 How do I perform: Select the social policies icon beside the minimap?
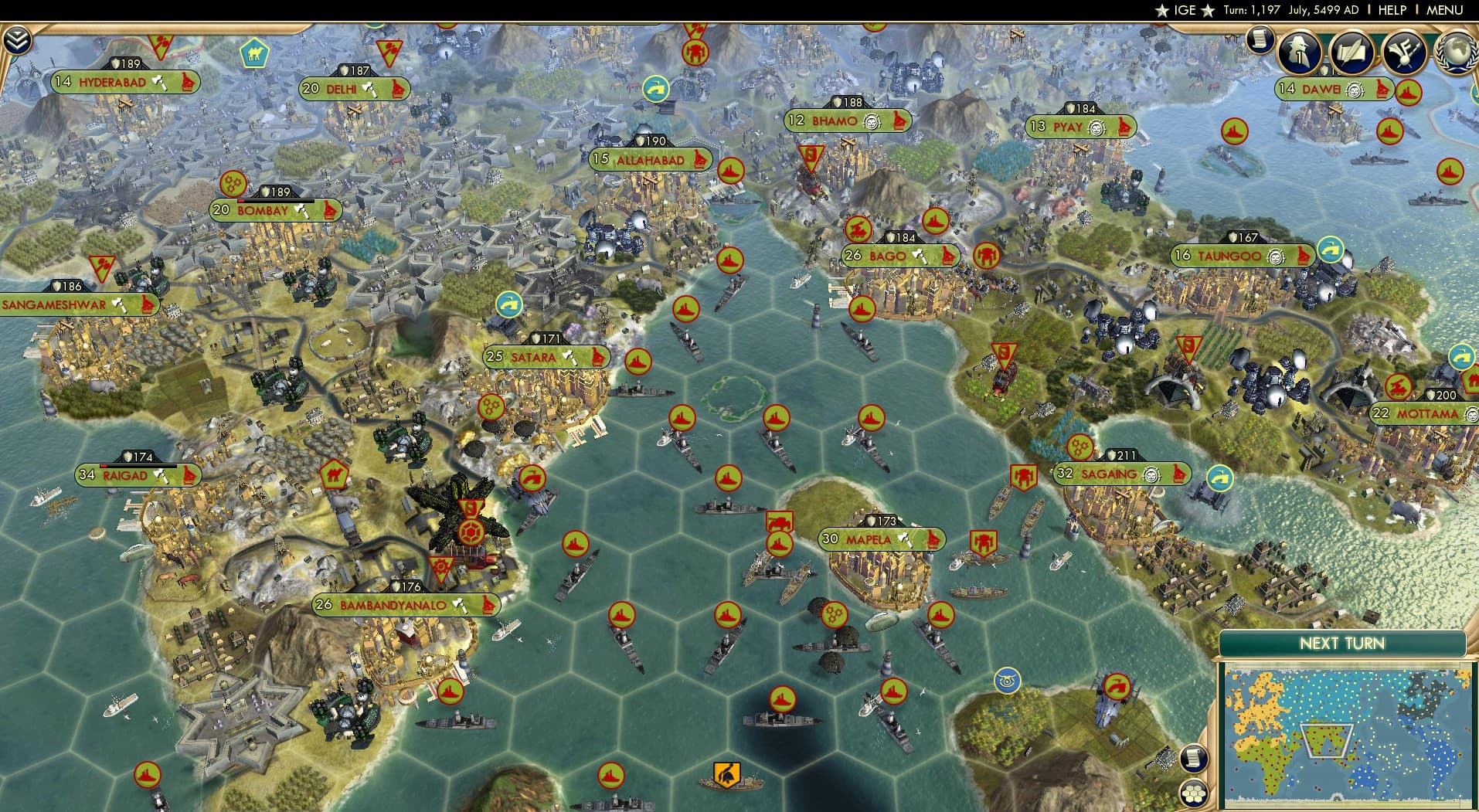[1194, 793]
